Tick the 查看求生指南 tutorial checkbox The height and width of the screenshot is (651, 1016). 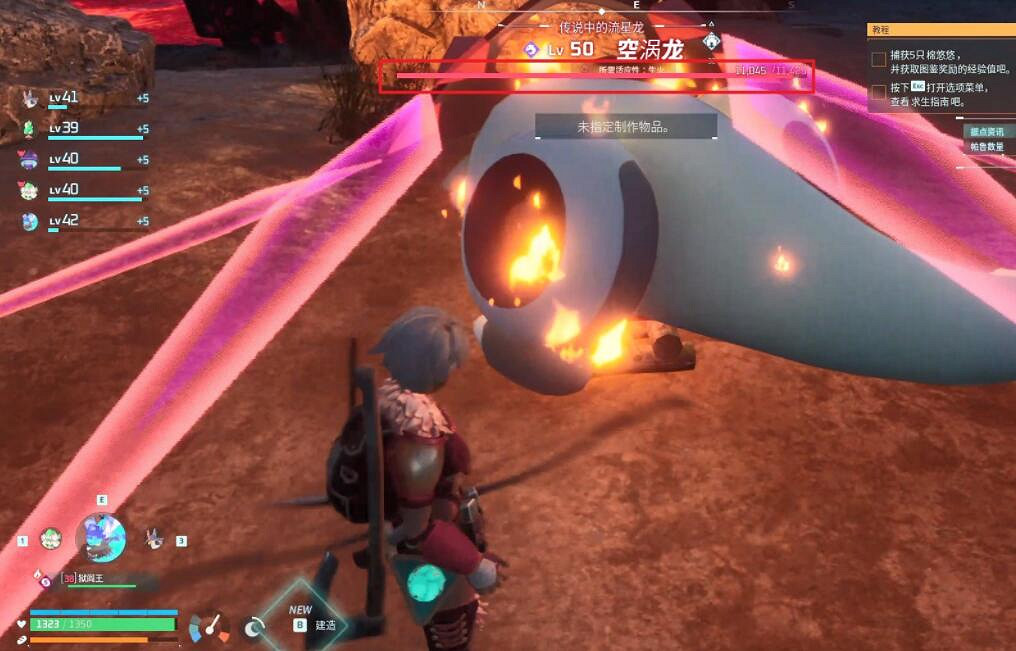tap(878, 92)
